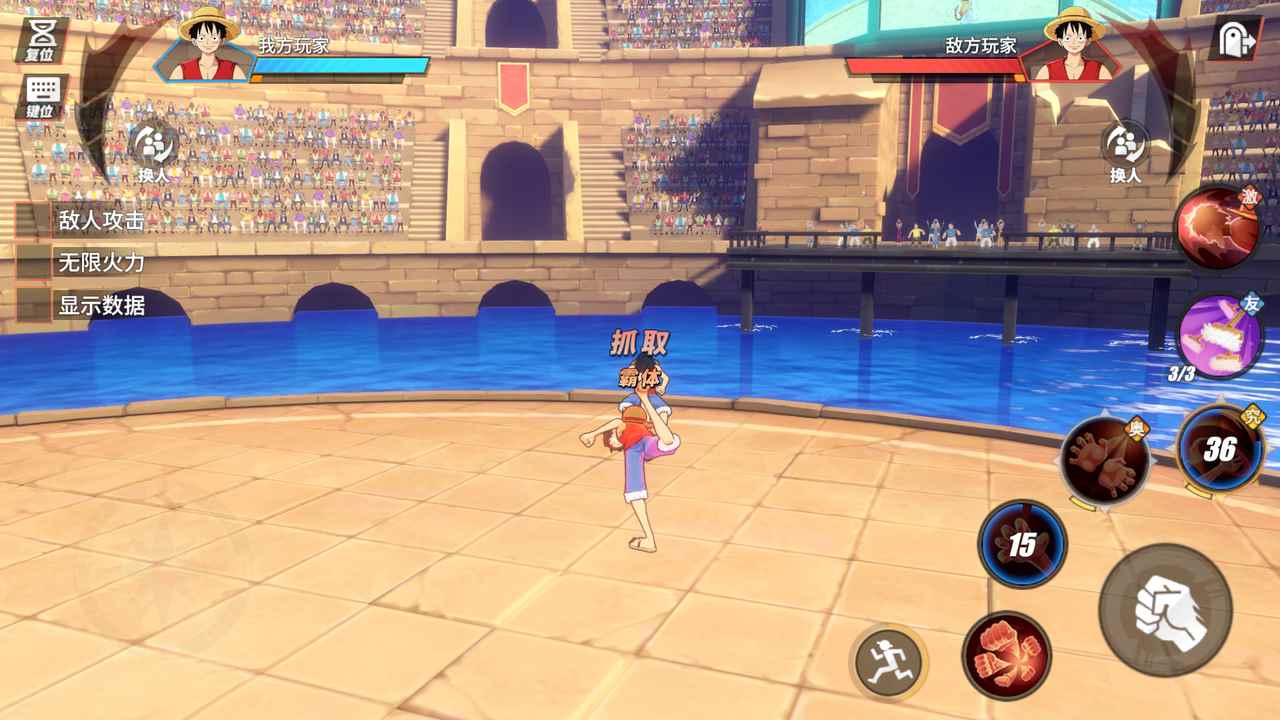Enable the 无限火力 option
Image resolution: width=1280 pixels, height=720 pixels.
coord(33,263)
